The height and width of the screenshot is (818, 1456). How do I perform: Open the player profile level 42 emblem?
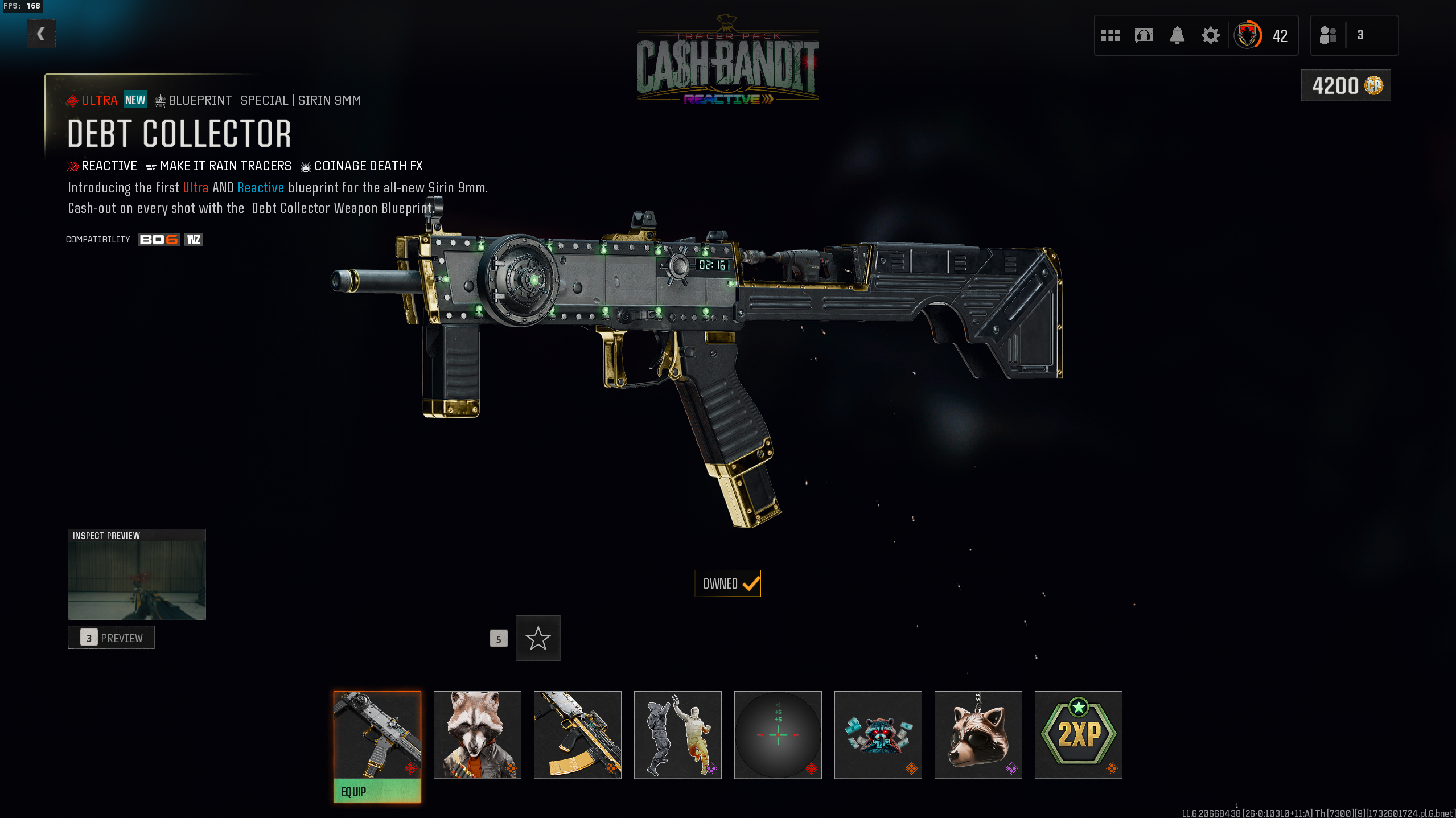tap(1248, 35)
